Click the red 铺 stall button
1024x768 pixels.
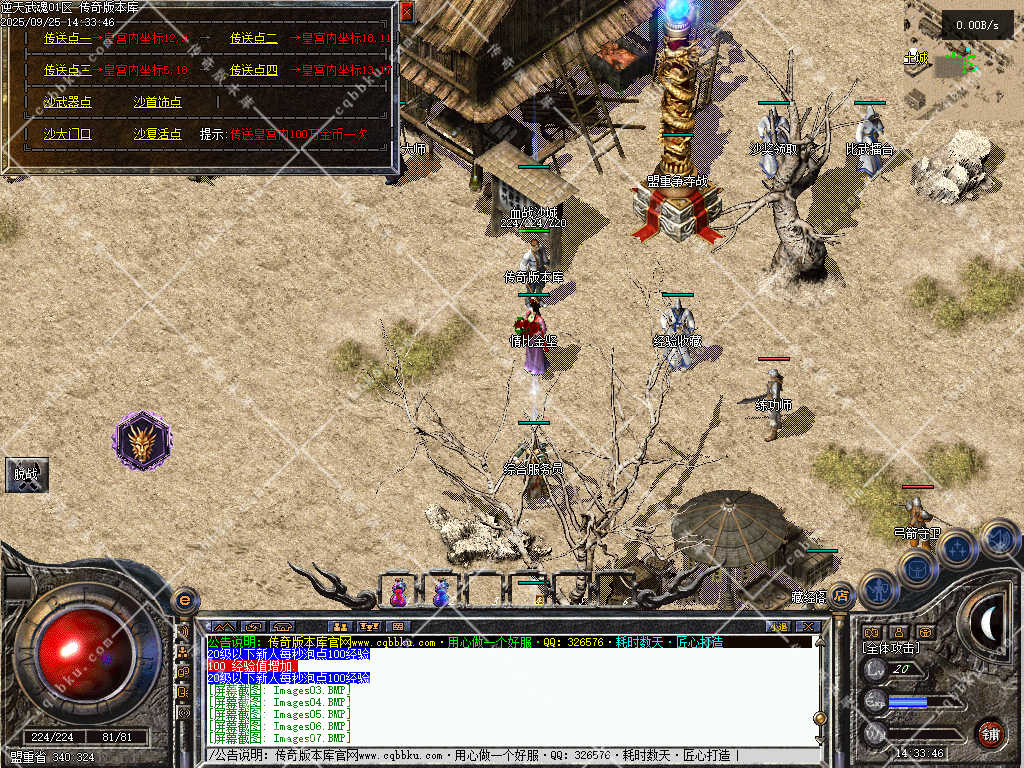point(989,733)
